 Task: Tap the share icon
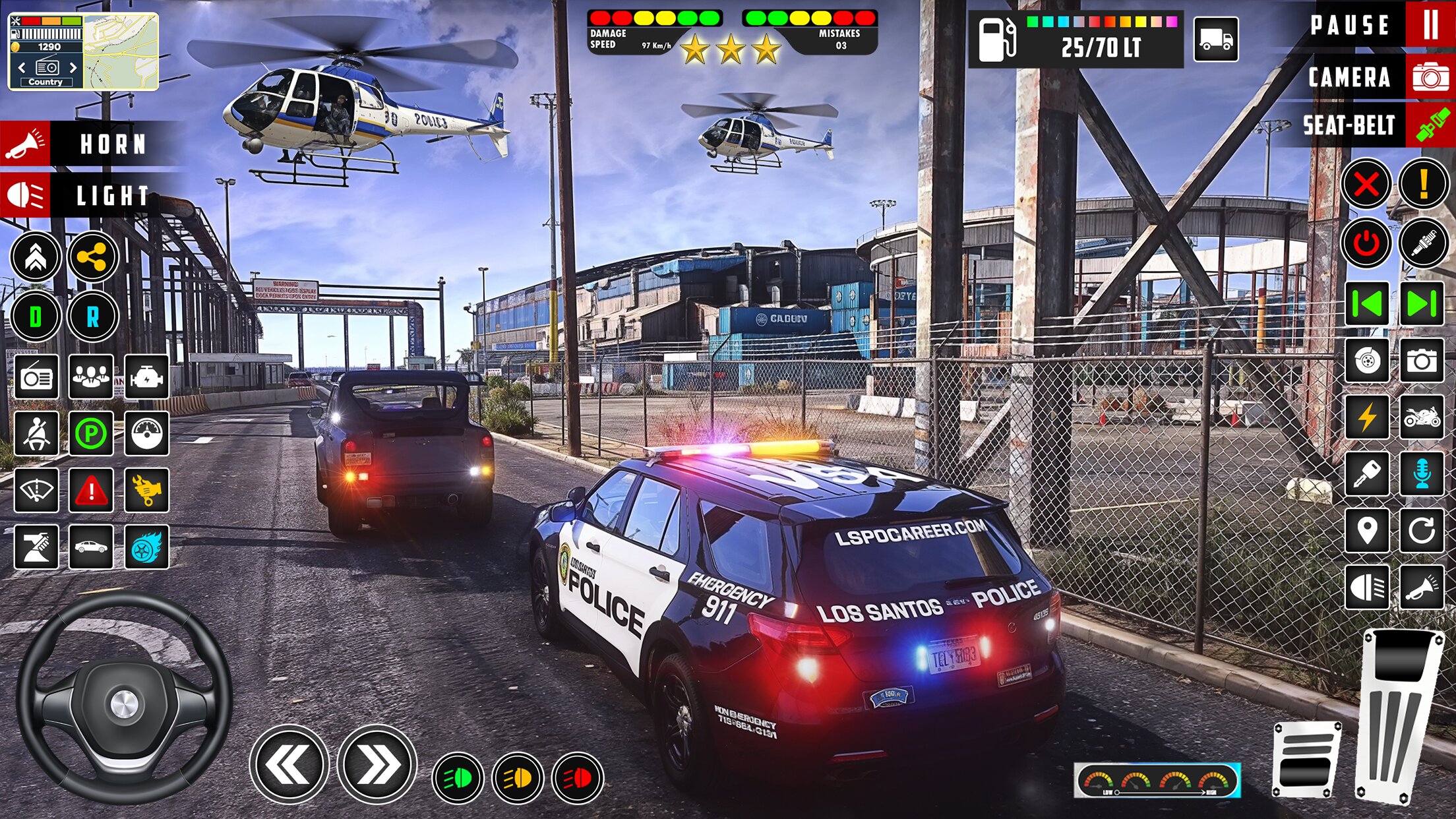(x=92, y=257)
